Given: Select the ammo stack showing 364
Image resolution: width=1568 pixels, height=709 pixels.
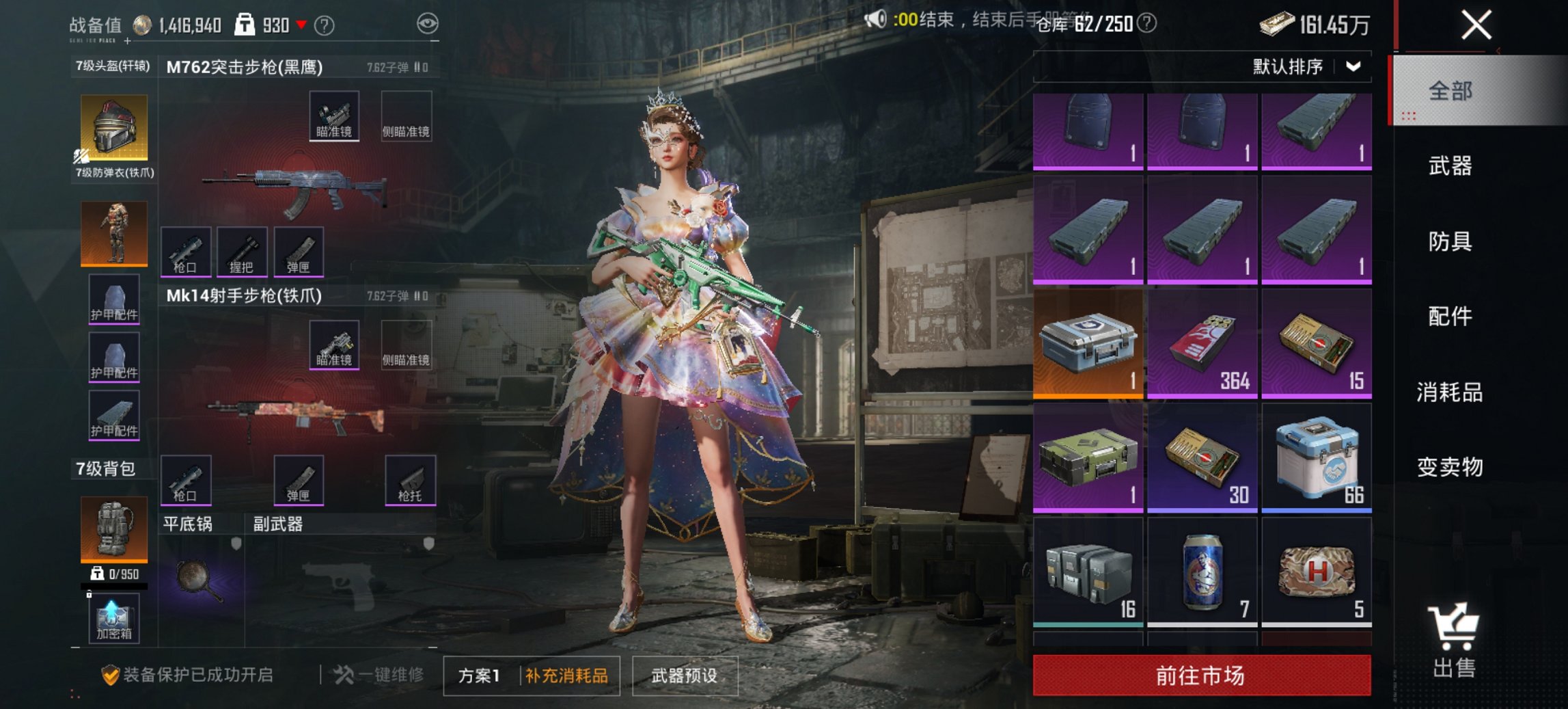Looking at the screenshot, I should [1202, 342].
